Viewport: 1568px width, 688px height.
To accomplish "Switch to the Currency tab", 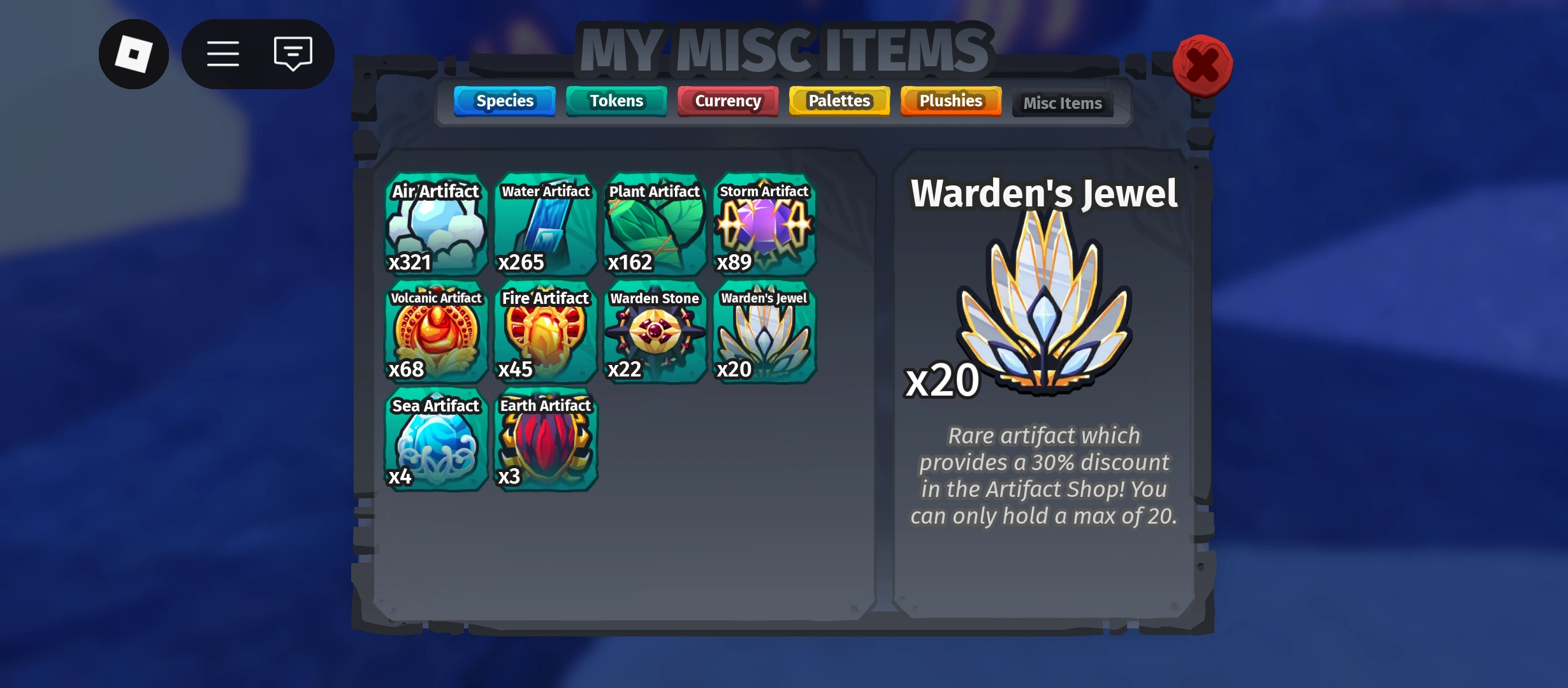I will click(727, 101).
